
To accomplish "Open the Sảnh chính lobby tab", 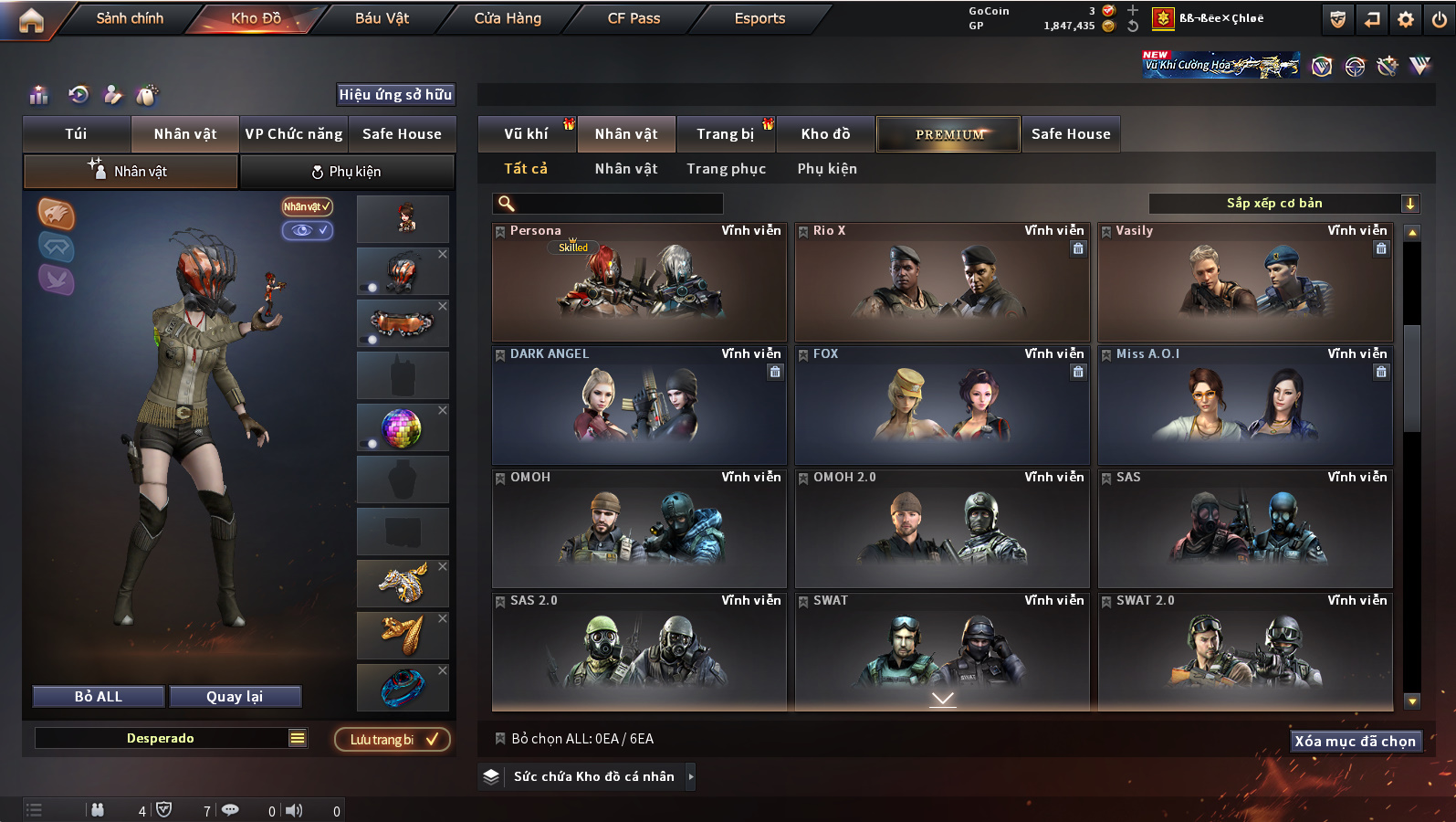I will click(x=130, y=18).
